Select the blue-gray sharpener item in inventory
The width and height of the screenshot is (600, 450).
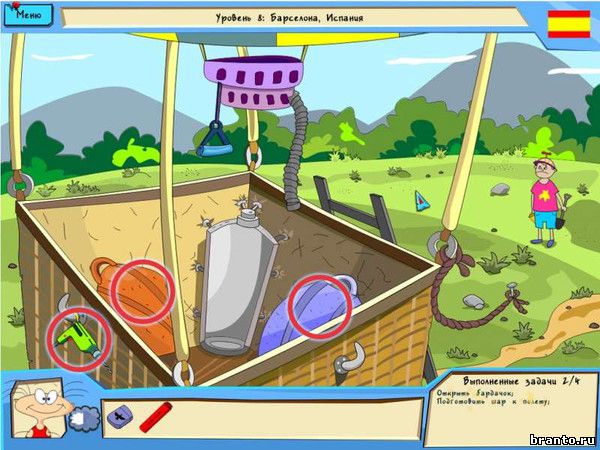tap(118, 416)
